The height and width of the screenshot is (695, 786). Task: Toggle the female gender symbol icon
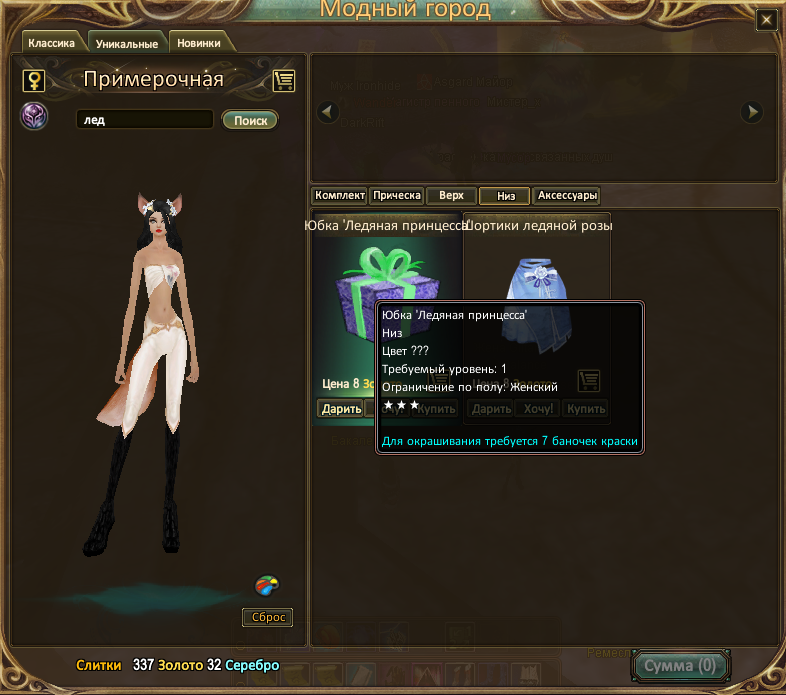[x=34, y=80]
